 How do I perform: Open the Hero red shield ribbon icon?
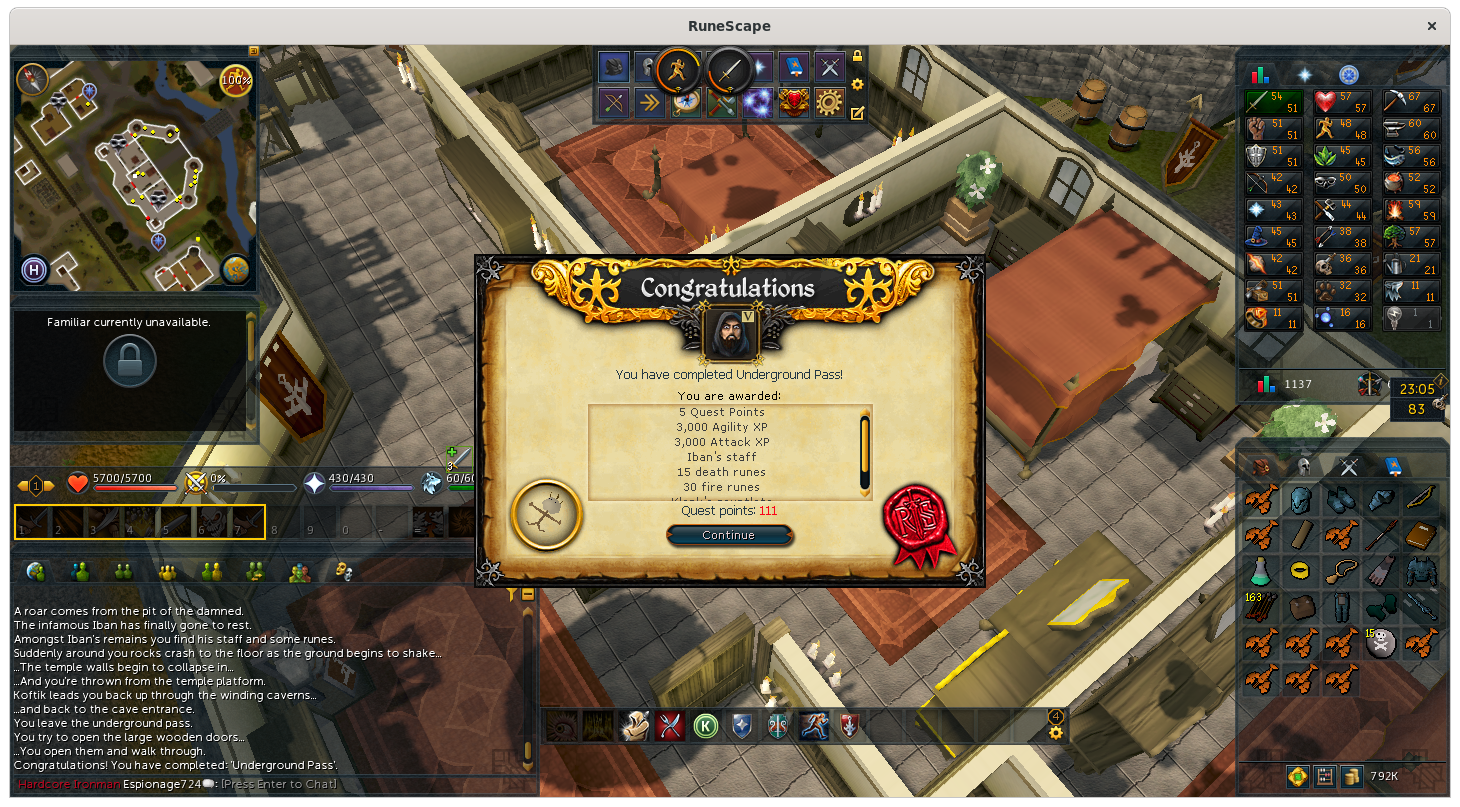793,103
